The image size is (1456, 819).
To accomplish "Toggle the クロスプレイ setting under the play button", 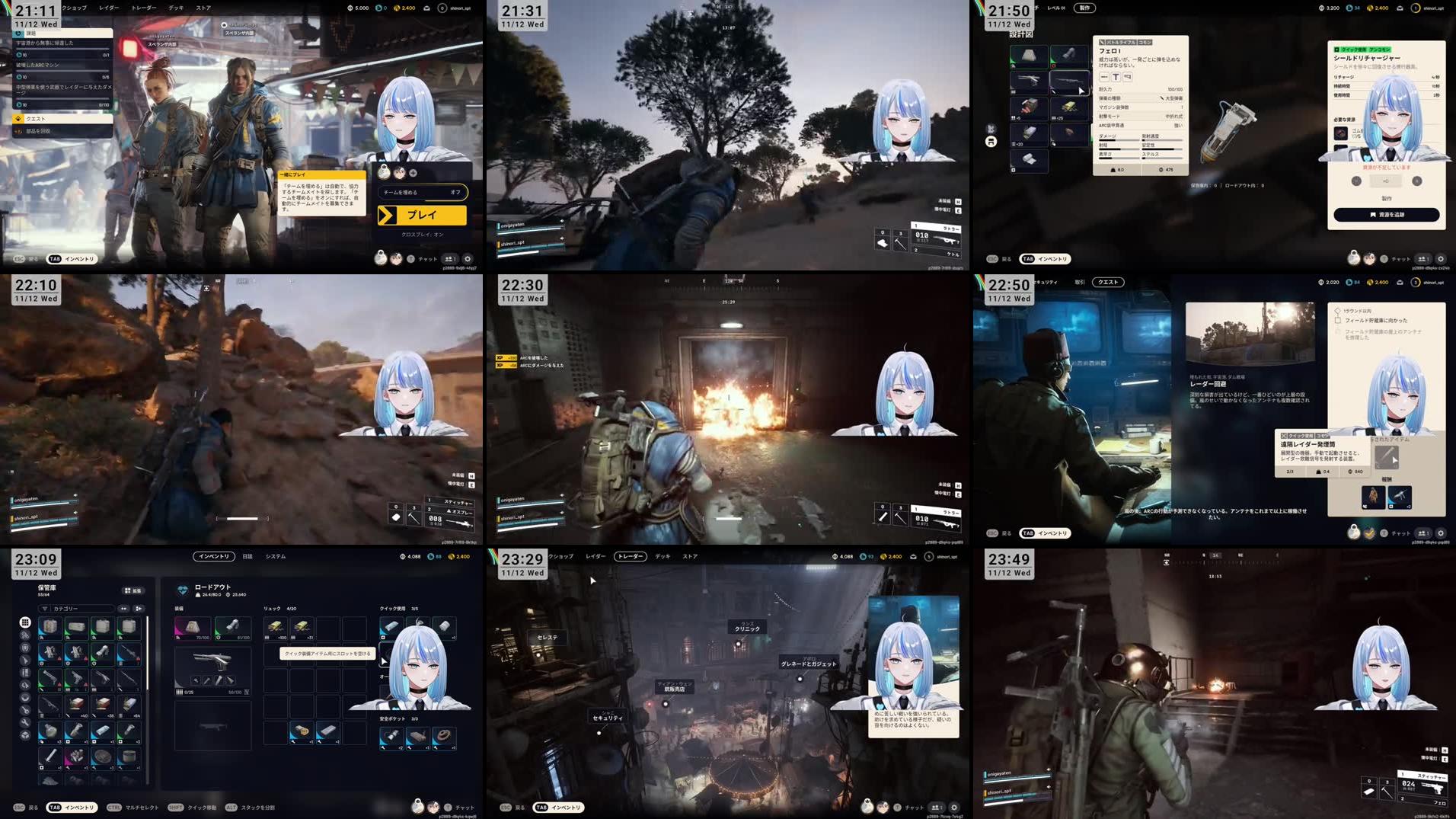I will point(422,234).
